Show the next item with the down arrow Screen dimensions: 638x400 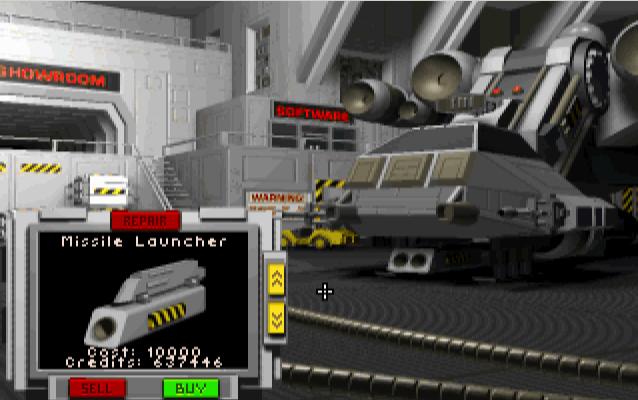coord(277,318)
